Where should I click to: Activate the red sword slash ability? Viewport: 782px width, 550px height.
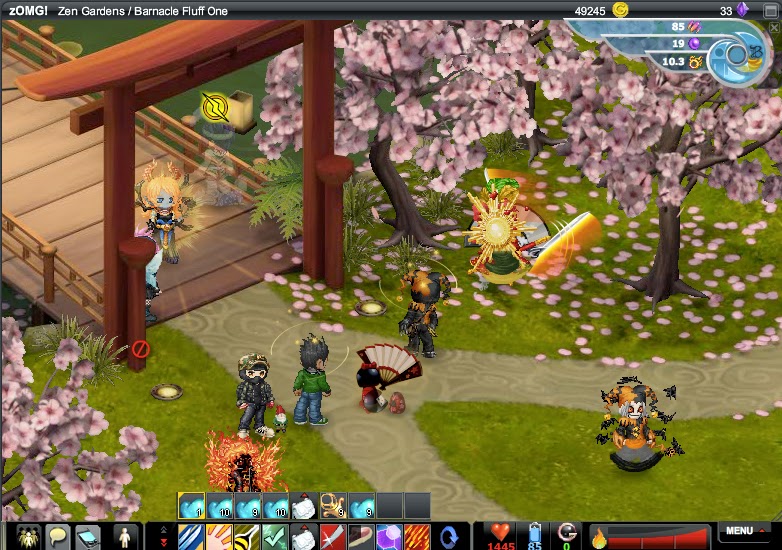[x=333, y=536]
